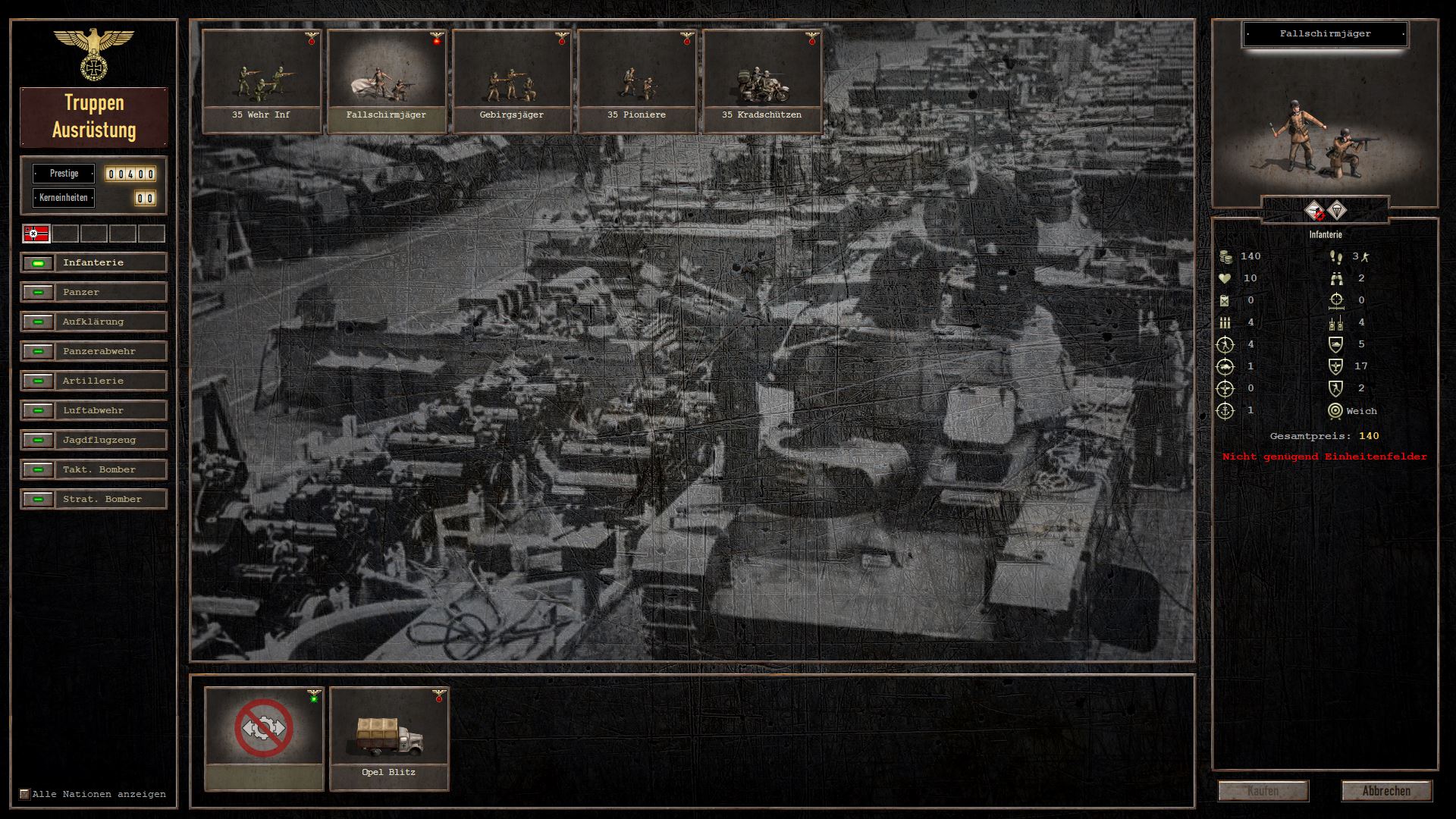Select the Opel Blitz transport card
The image size is (1456, 819).
click(x=389, y=738)
